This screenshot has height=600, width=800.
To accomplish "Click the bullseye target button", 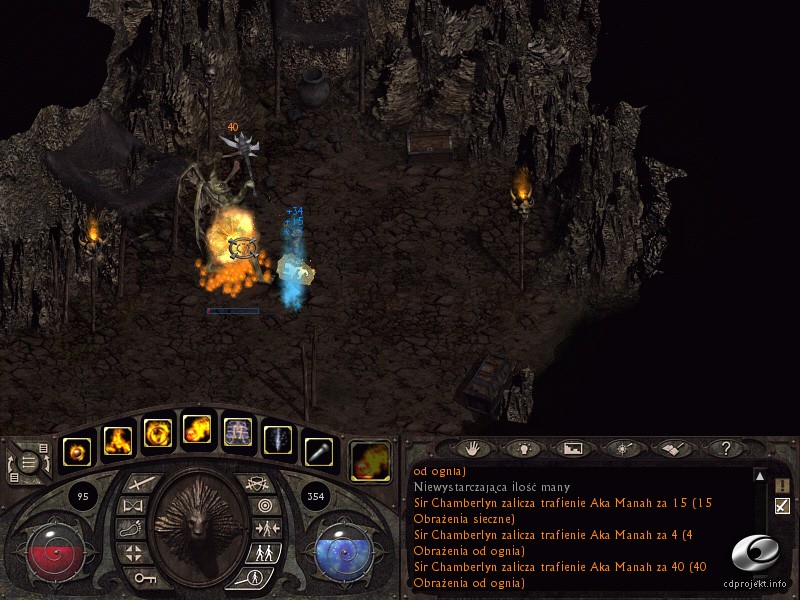I will coord(263,507).
